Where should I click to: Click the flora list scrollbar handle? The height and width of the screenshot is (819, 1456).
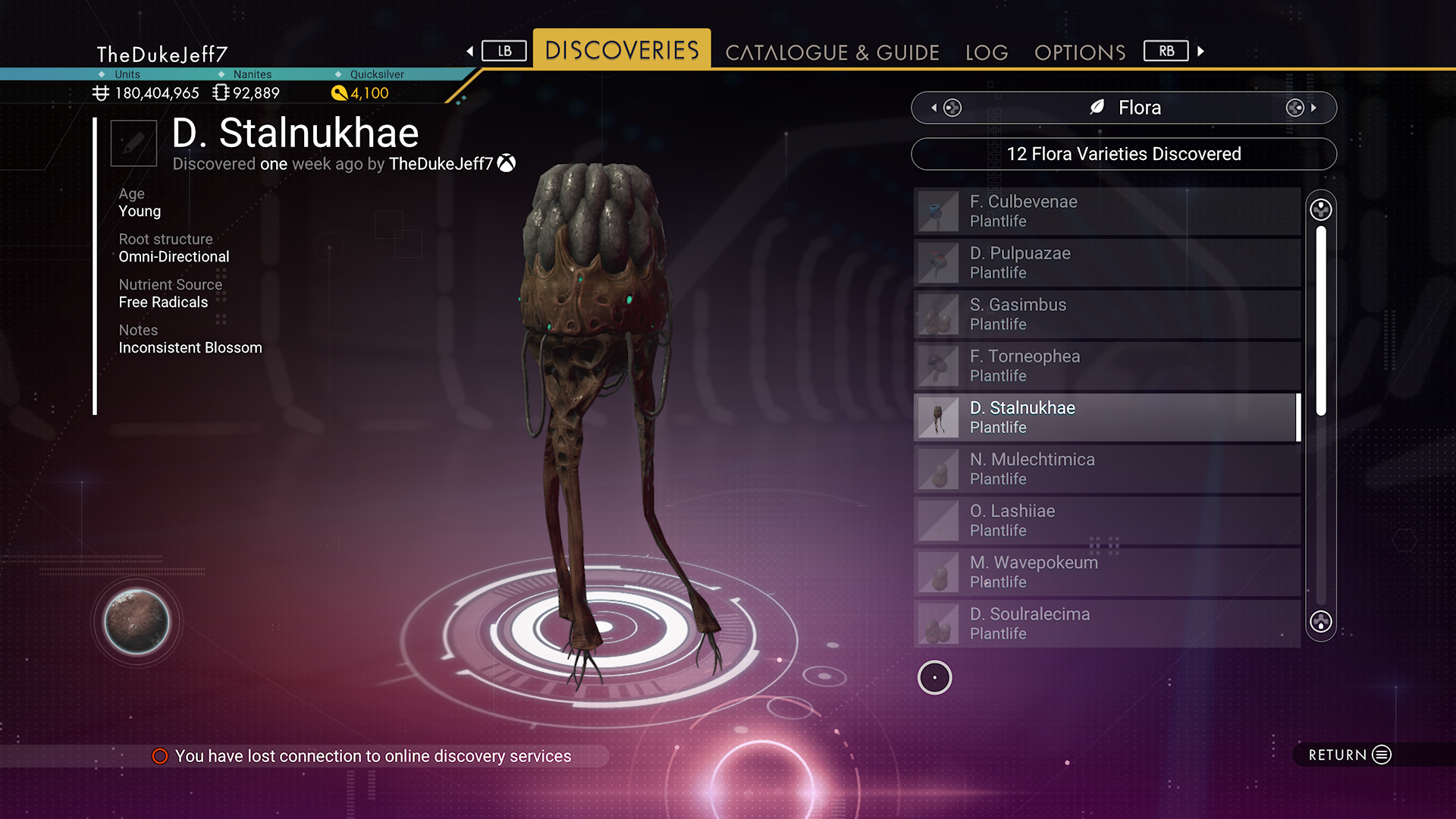1321,320
